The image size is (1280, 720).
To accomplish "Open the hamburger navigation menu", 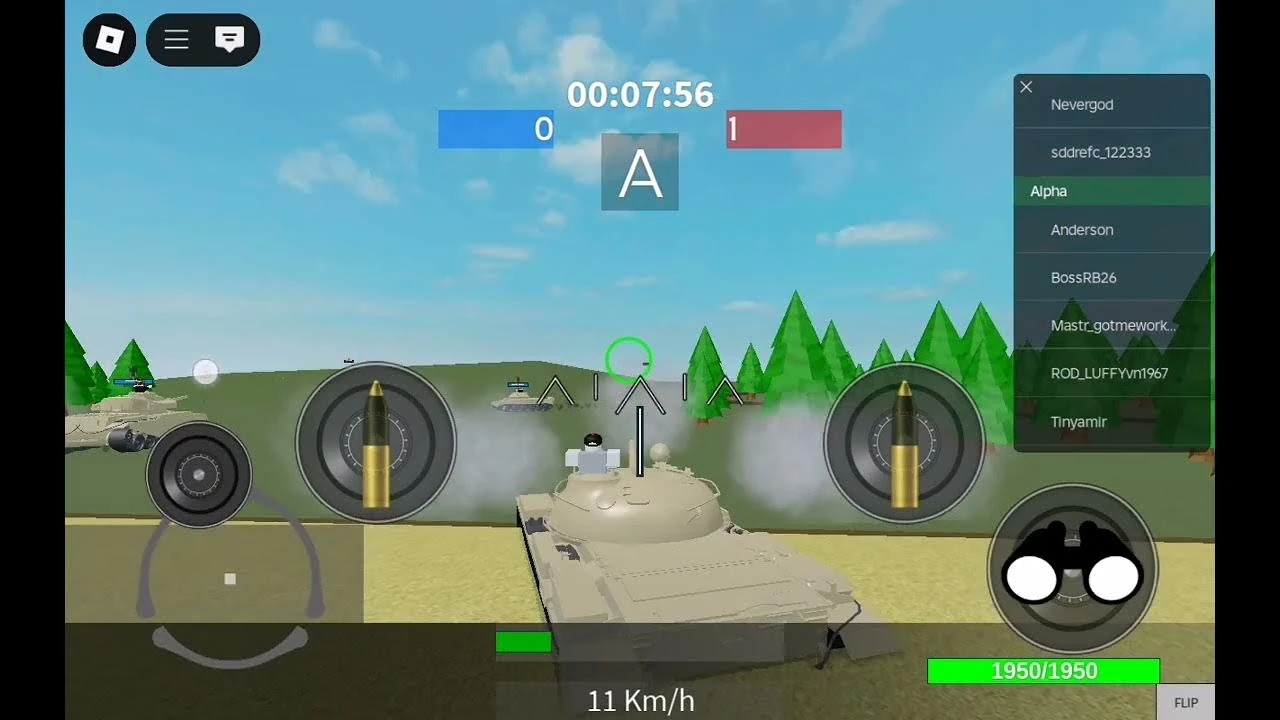I will point(176,40).
